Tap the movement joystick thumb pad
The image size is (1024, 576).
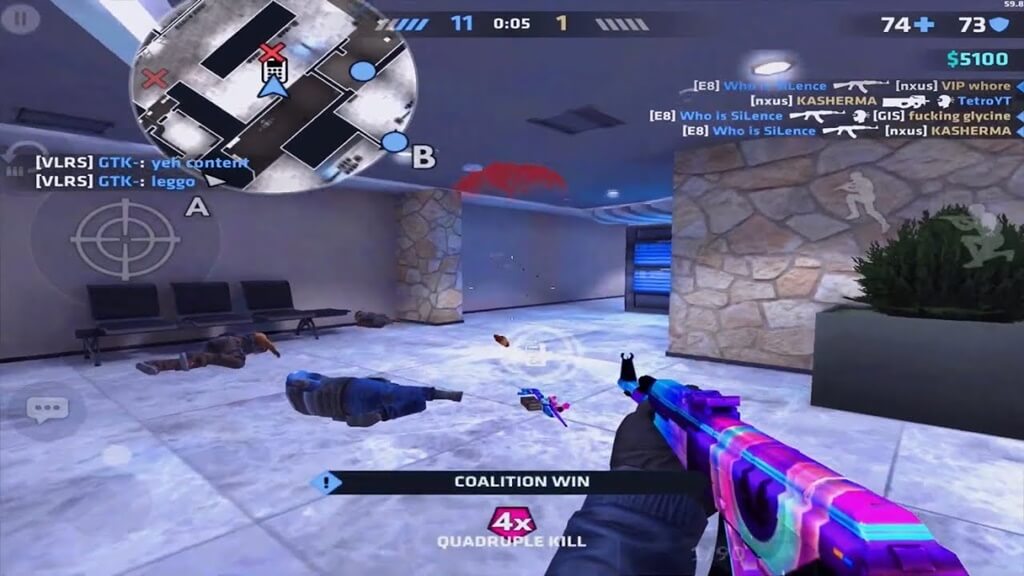[x=116, y=455]
